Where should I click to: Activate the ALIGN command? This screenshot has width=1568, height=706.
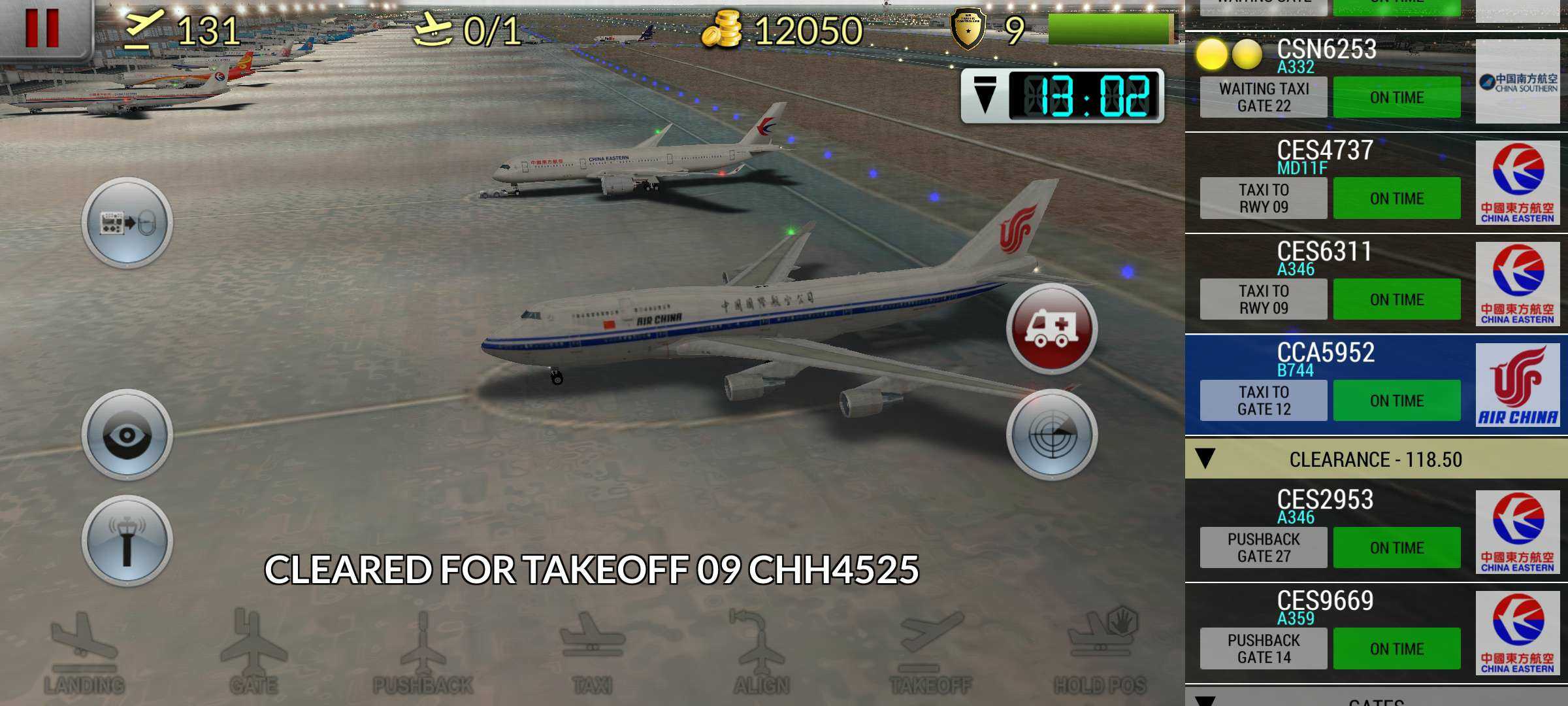761,652
